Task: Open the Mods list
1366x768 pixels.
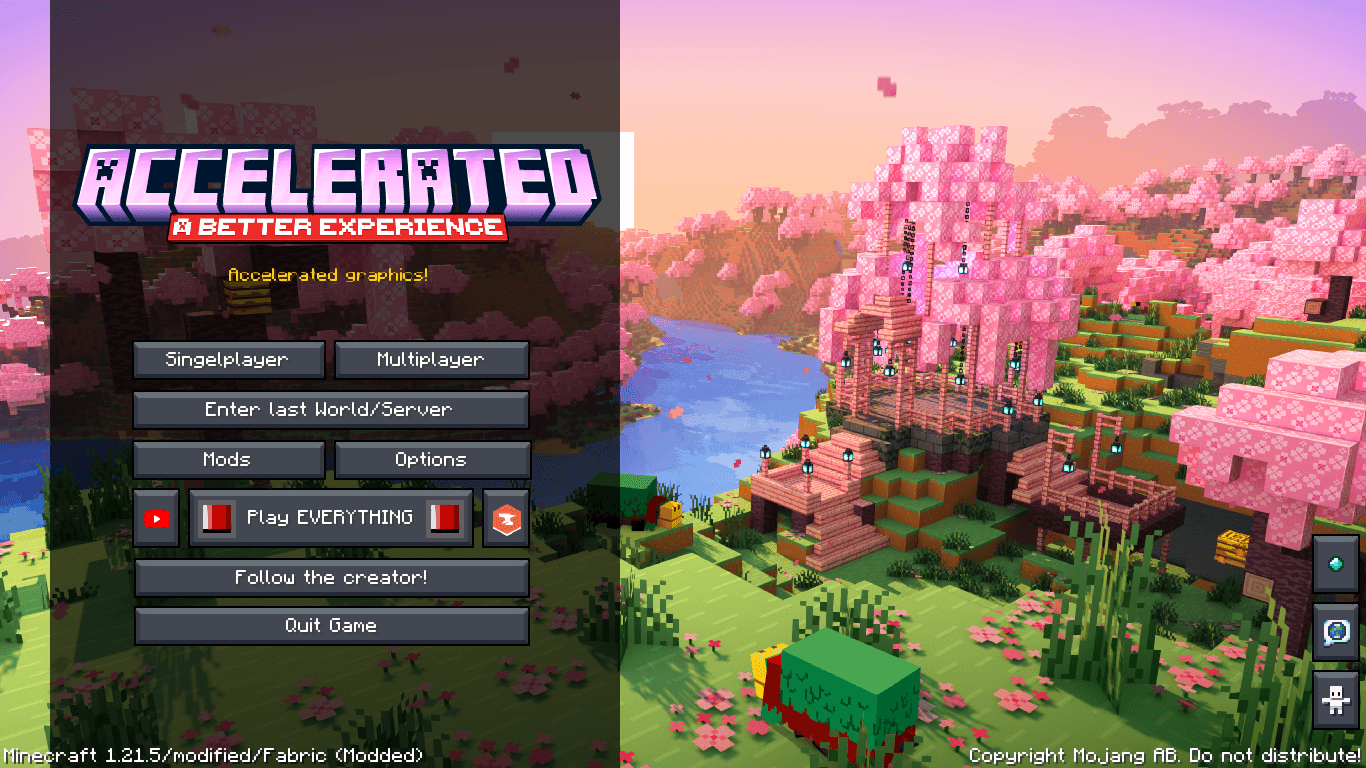Action: (228, 459)
